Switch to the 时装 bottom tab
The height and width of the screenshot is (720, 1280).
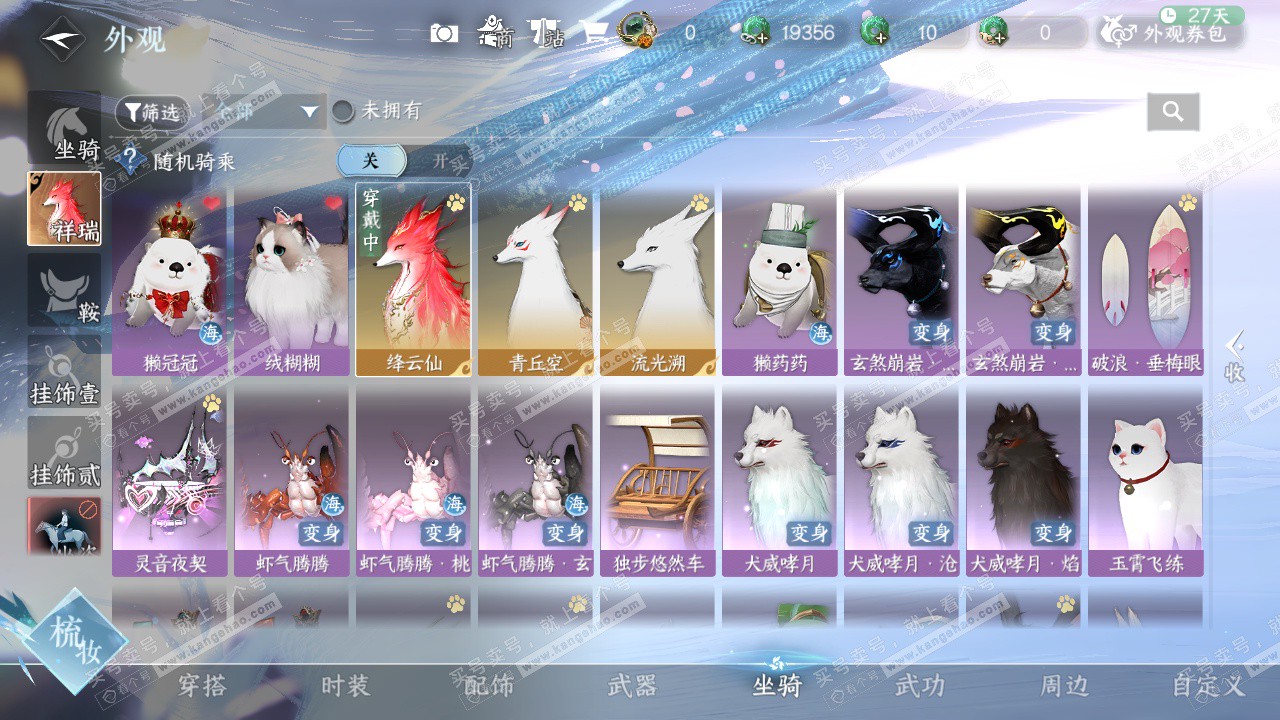click(x=346, y=686)
